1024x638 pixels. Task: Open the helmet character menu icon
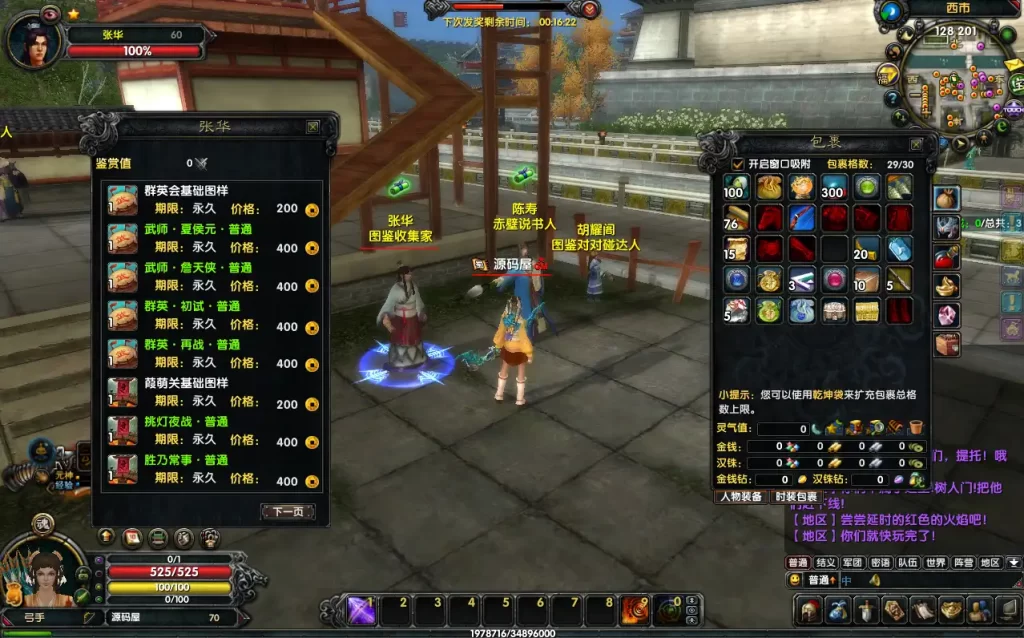pyautogui.click(x=810, y=609)
